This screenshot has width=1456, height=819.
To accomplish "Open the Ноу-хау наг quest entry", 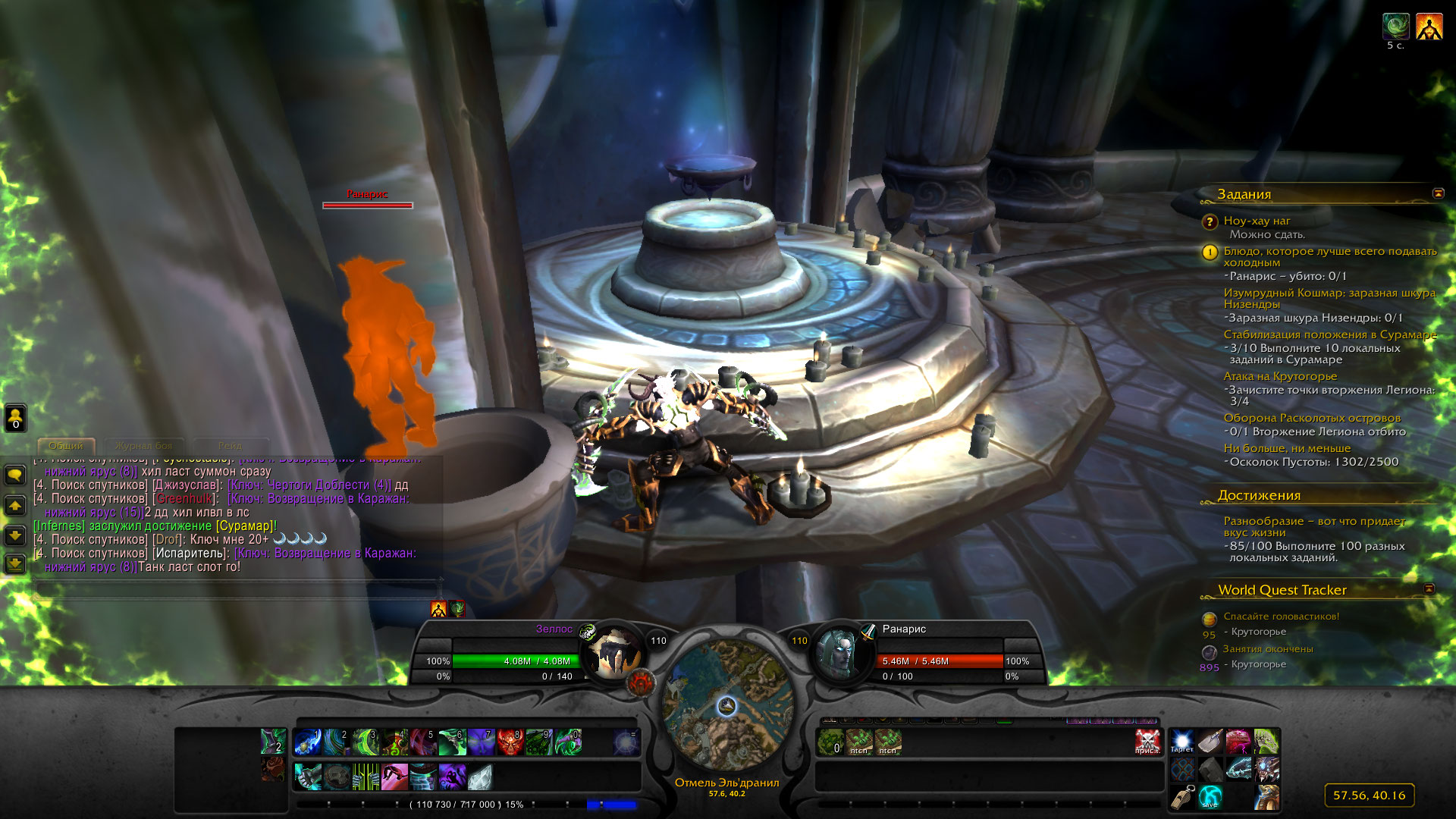I will click(x=1257, y=221).
